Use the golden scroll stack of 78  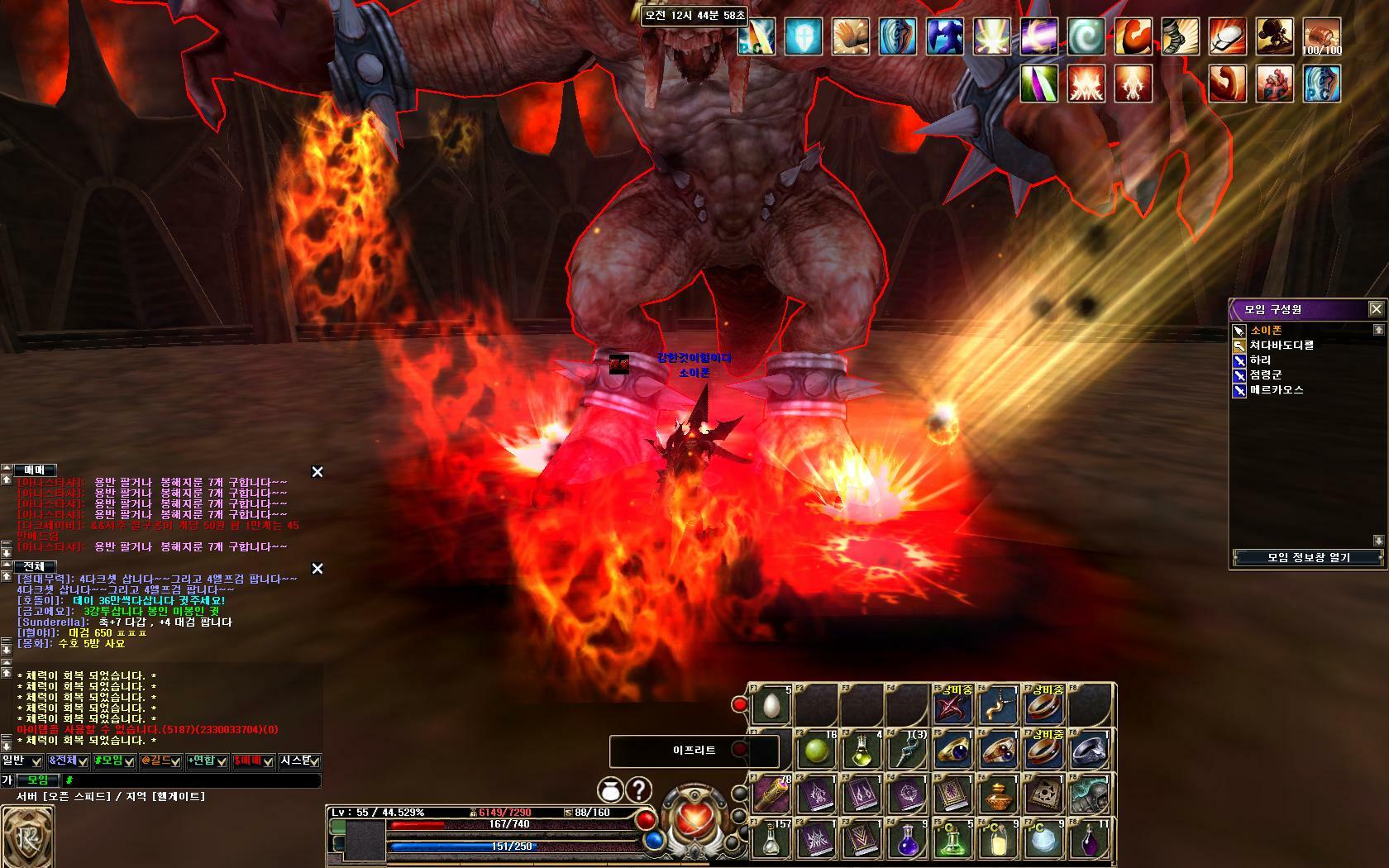point(771,795)
